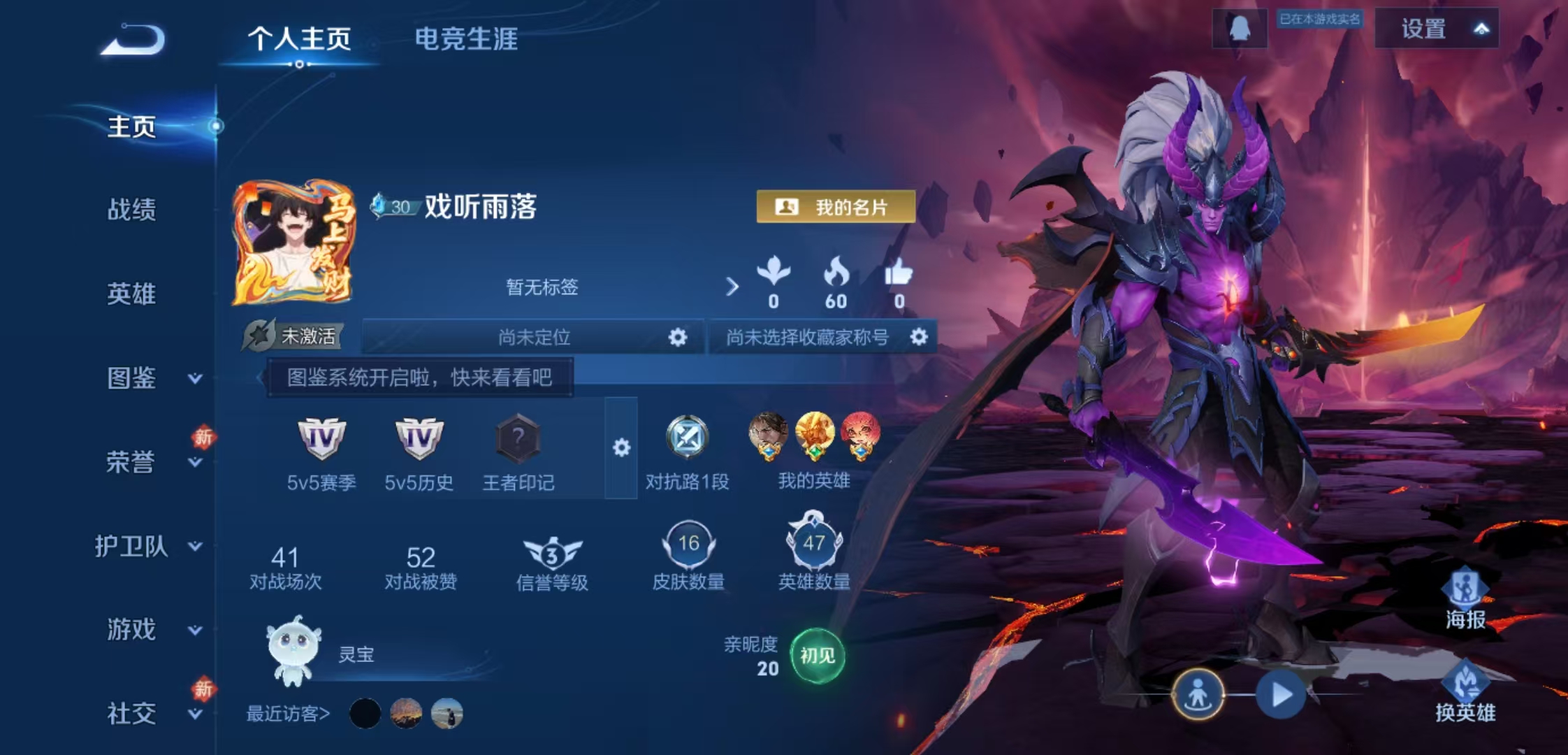Click the player avatar portrait
1568x755 pixels.
pyautogui.click(x=293, y=242)
